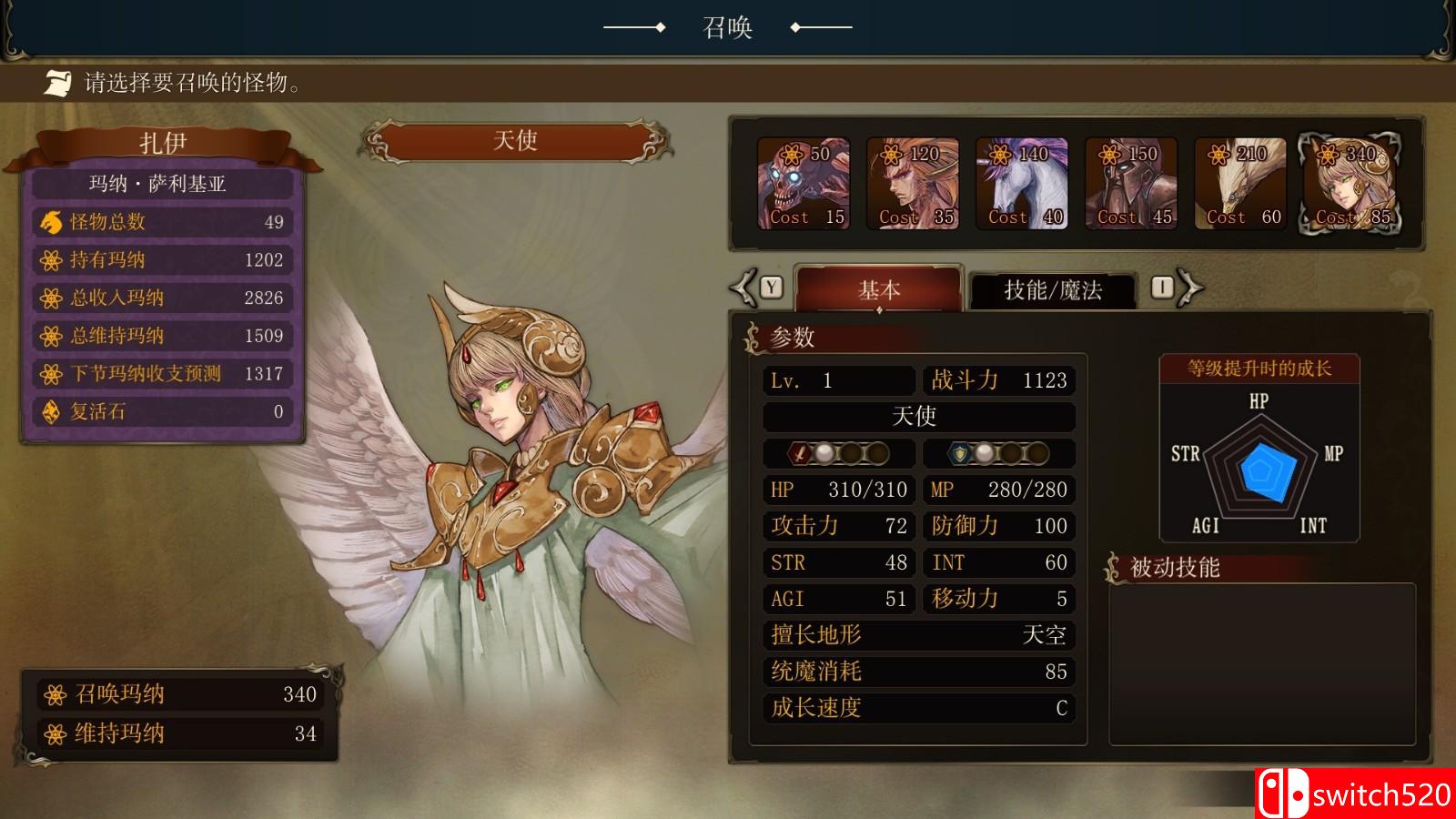Select the skeleton monster with Cost 15
This screenshot has width=1456, height=819.
[x=803, y=182]
